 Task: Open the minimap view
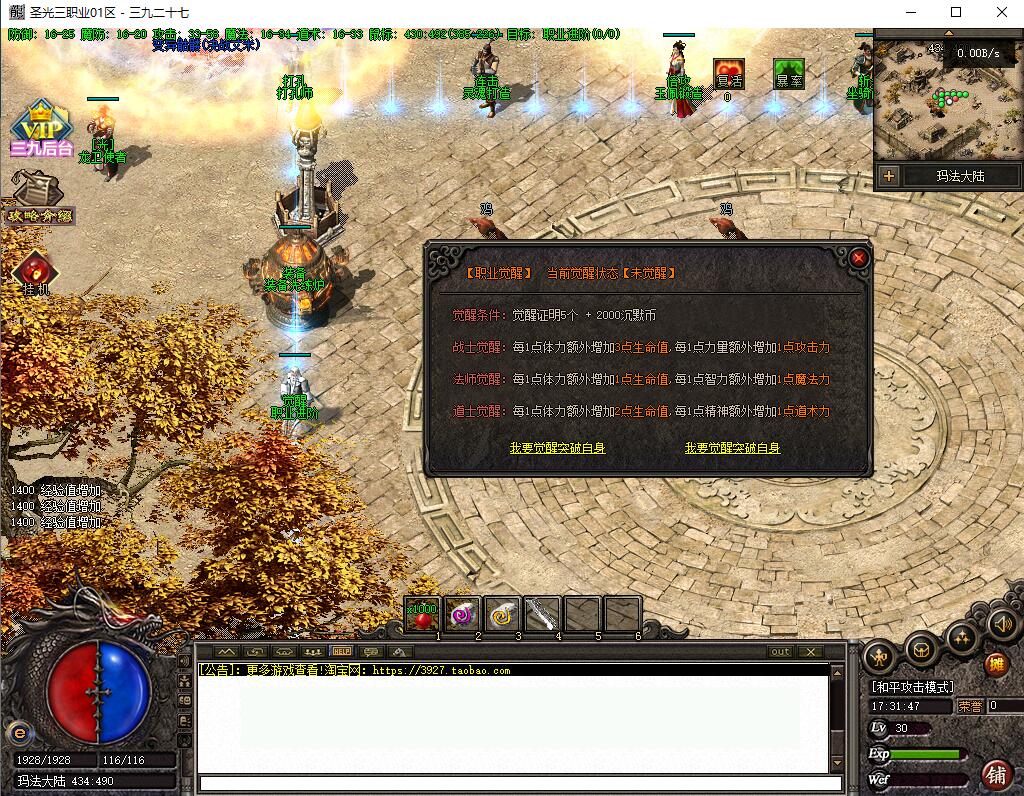coord(945,100)
